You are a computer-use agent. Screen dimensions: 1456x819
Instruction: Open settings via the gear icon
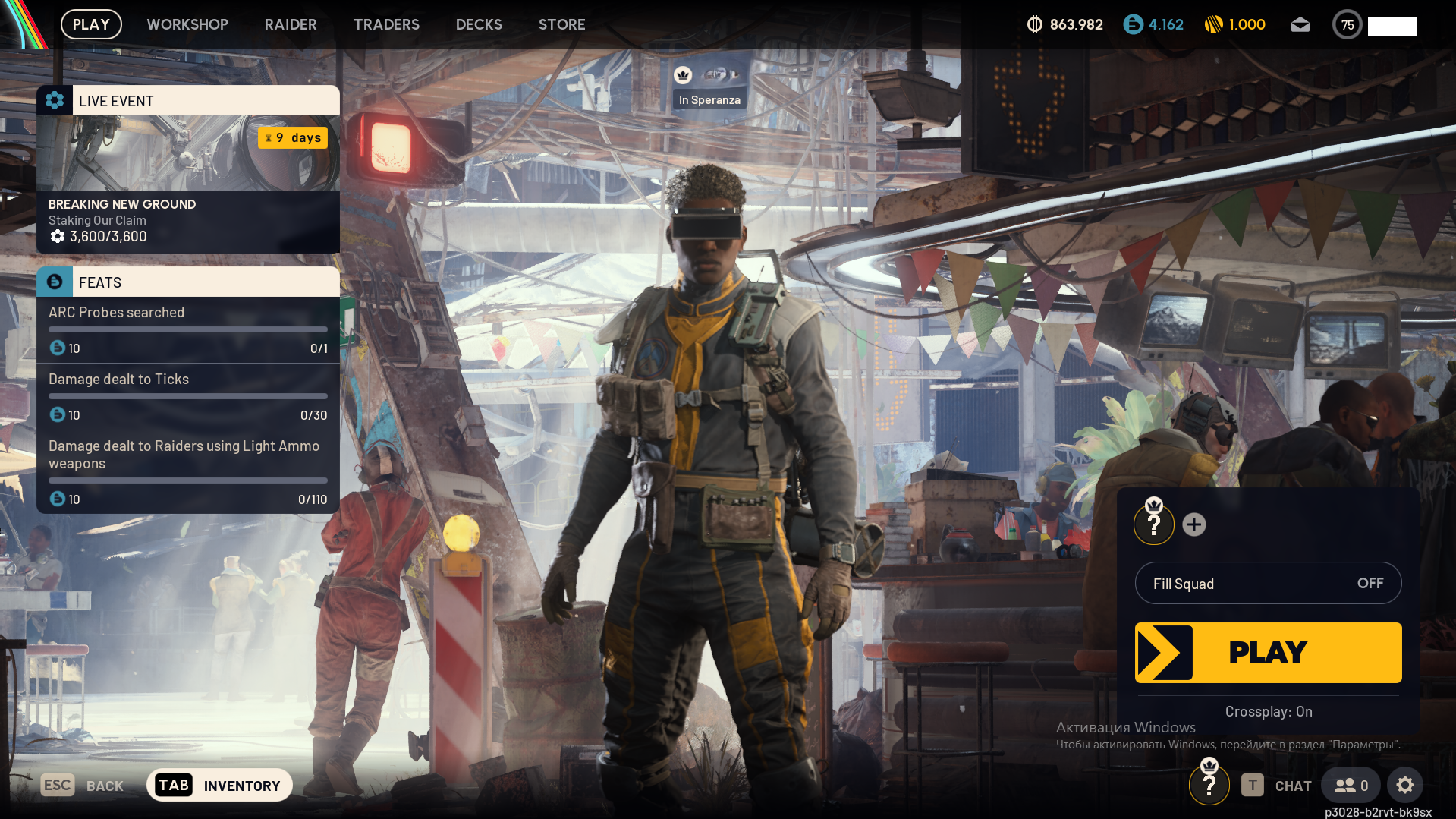click(1404, 786)
